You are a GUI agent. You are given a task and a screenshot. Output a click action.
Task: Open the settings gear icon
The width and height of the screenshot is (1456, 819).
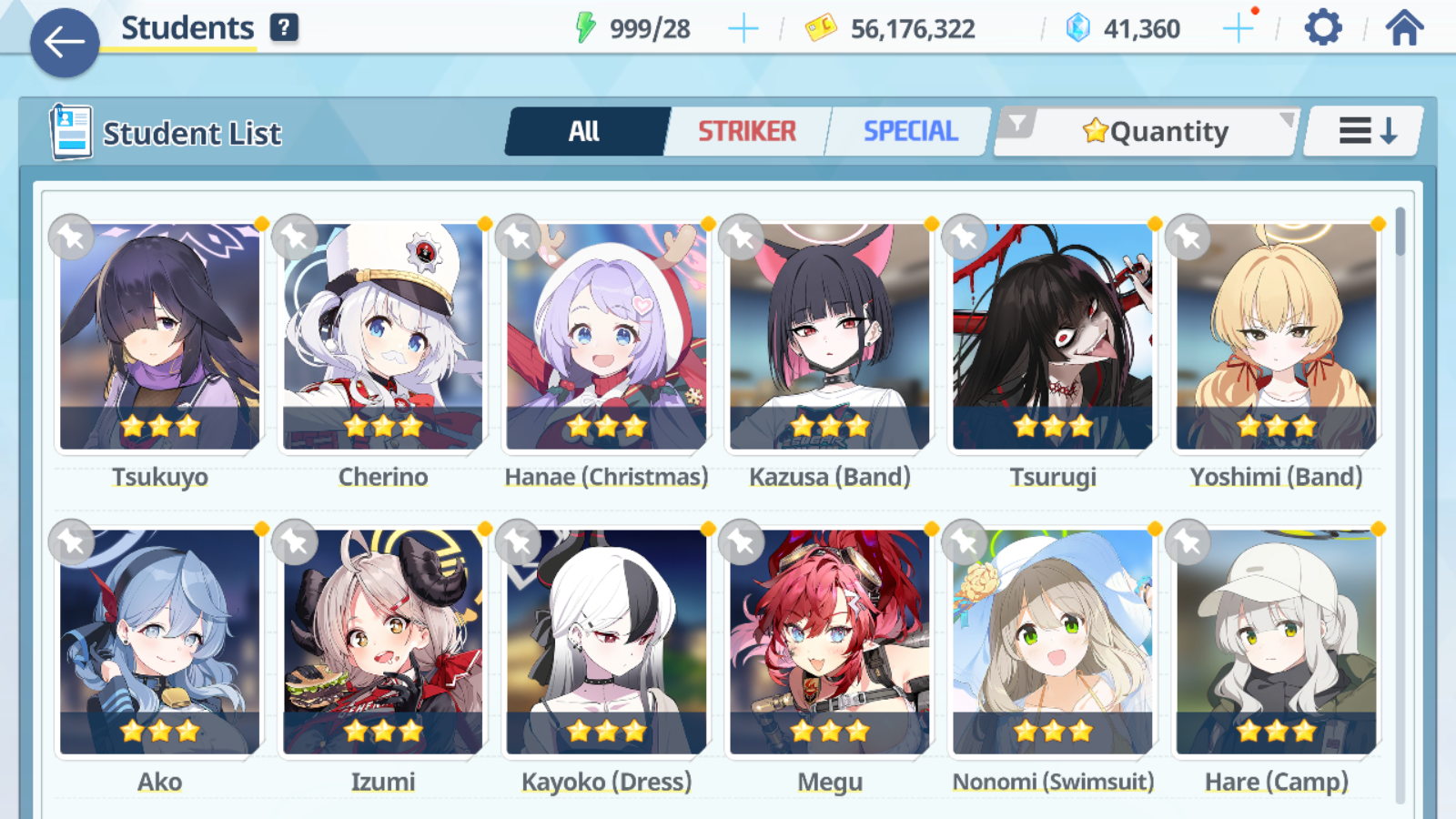point(1322,28)
